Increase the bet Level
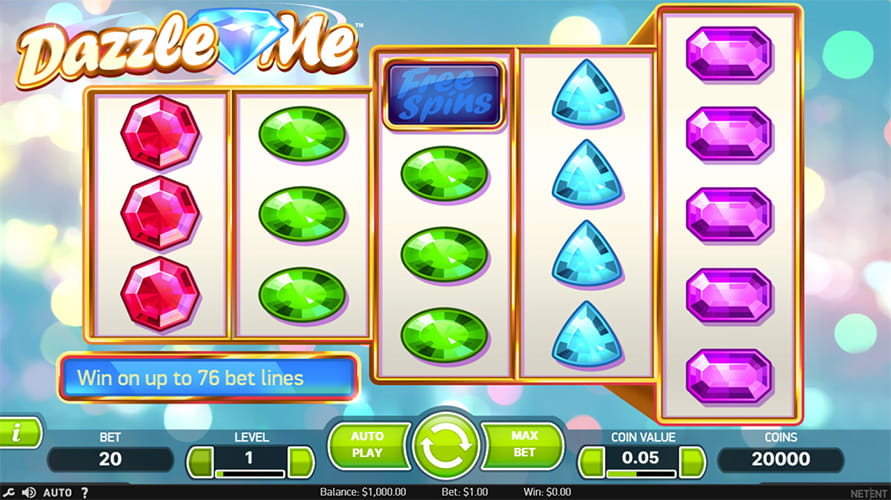891x500 pixels. coord(300,461)
